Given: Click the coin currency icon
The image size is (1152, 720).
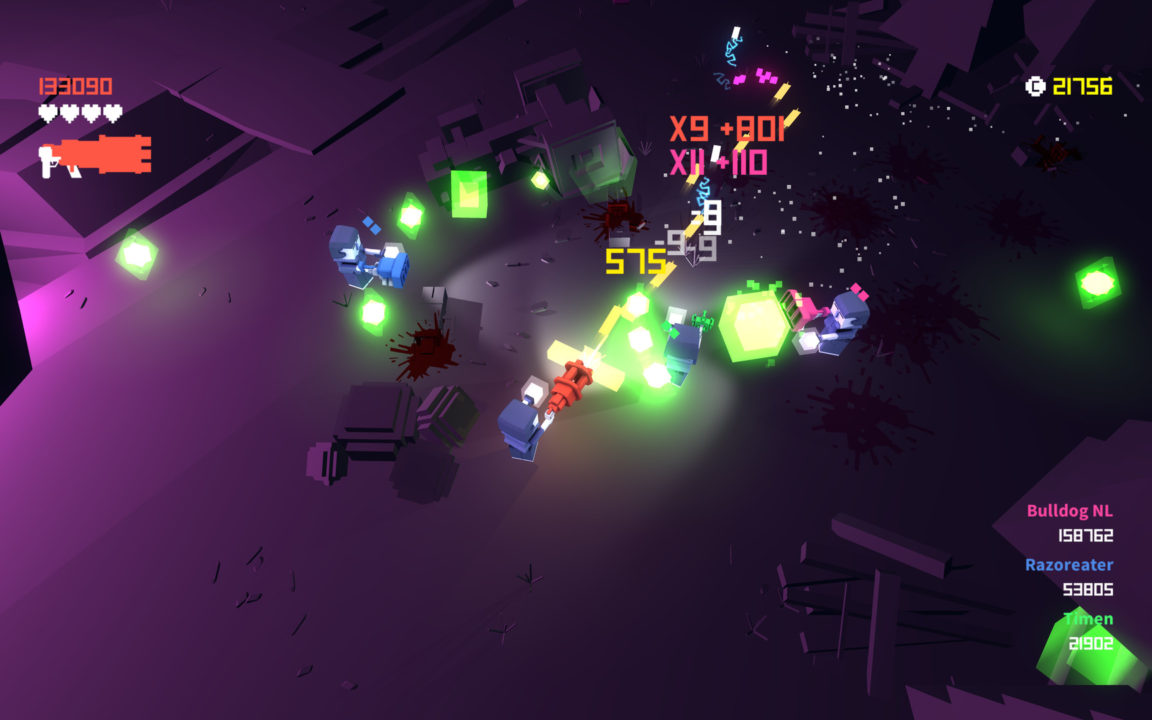Looking at the screenshot, I should [x=1035, y=87].
